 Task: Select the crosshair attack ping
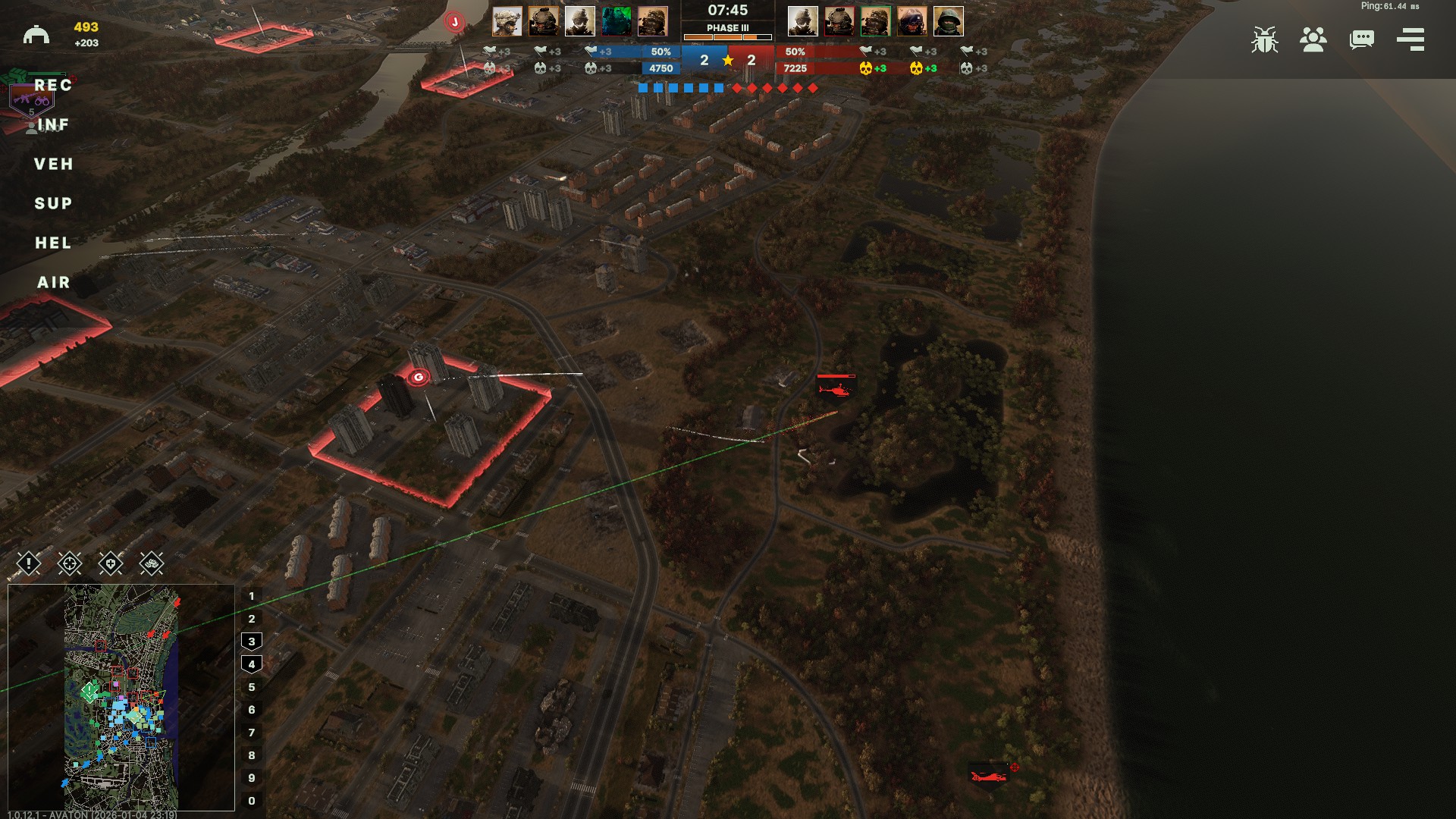pyautogui.click(x=70, y=563)
